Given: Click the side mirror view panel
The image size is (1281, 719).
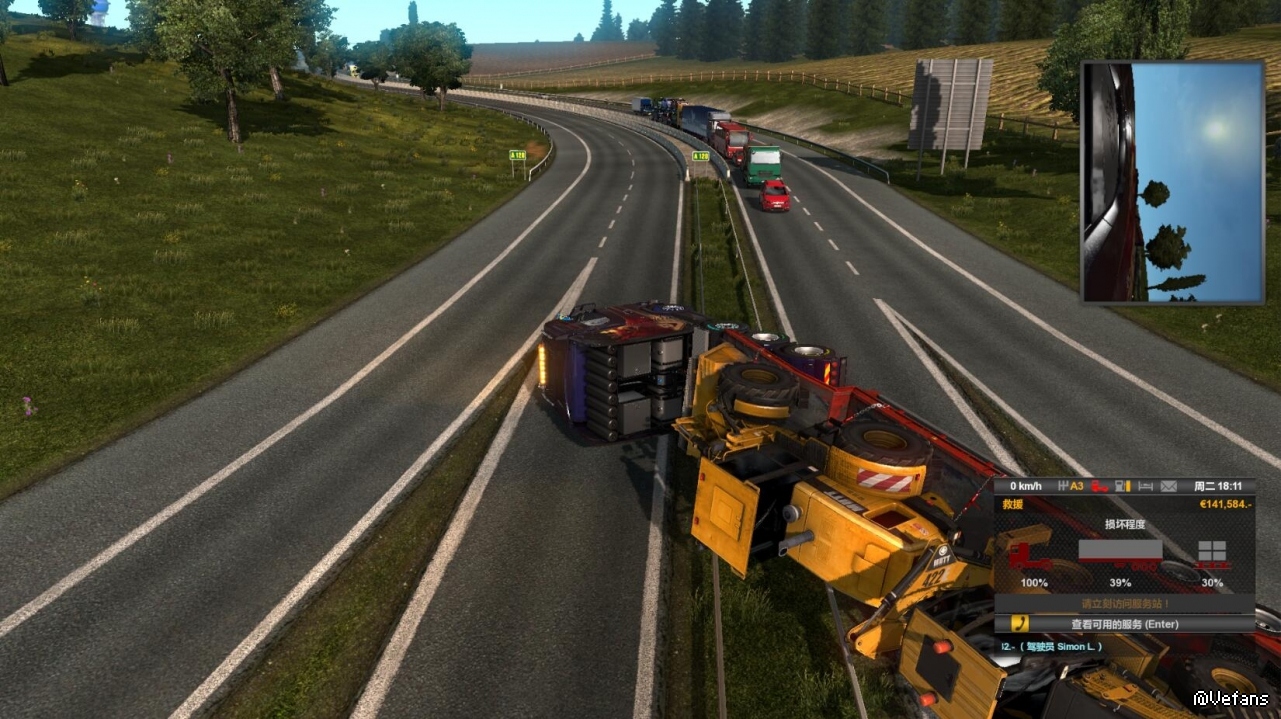Looking at the screenshot, I should tap(1172, 181).
